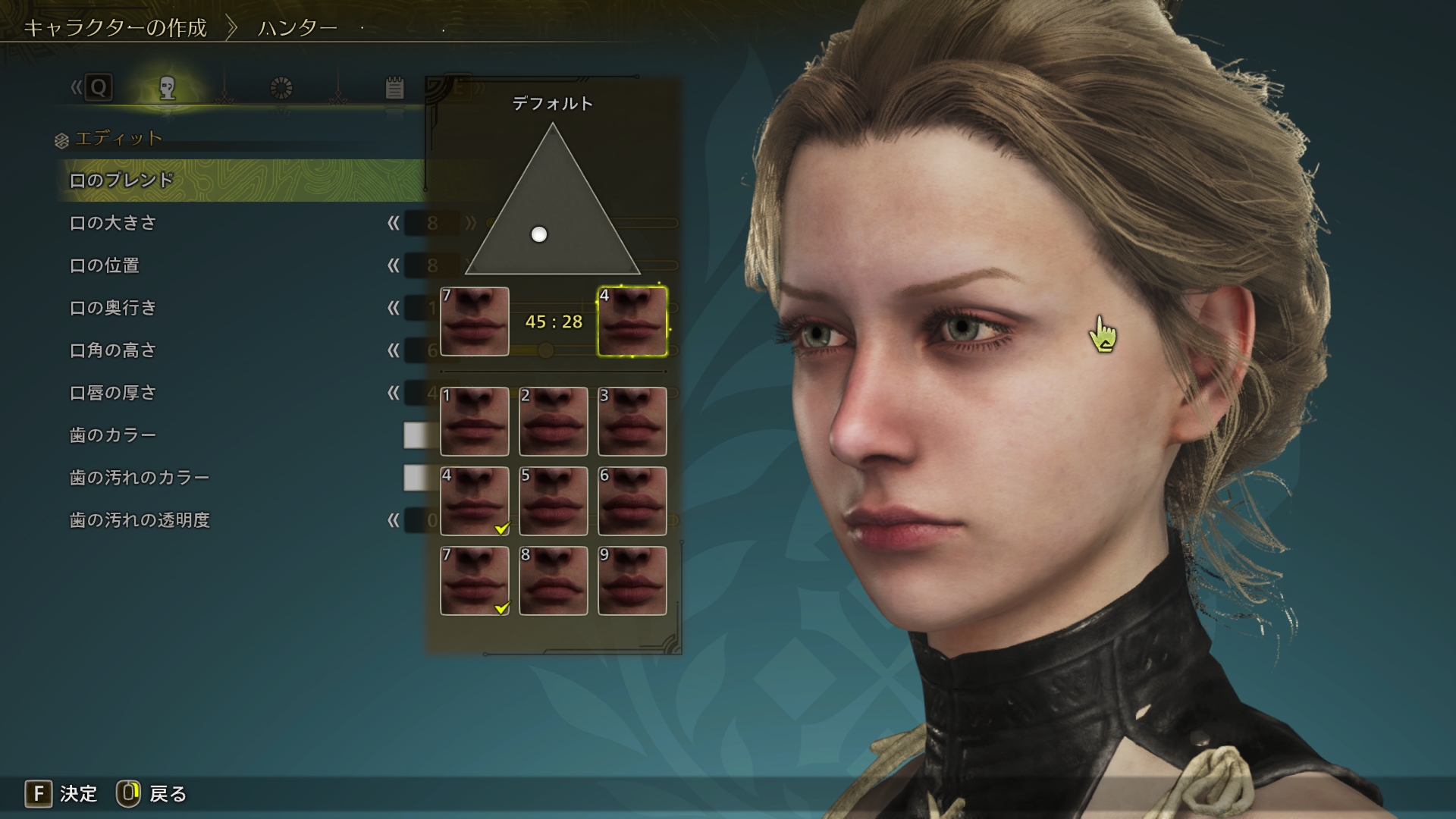Choose the 口唇の厚さ setting
Image resolution: width=1456 pixels, height=819 pixels.
point(113,393)
